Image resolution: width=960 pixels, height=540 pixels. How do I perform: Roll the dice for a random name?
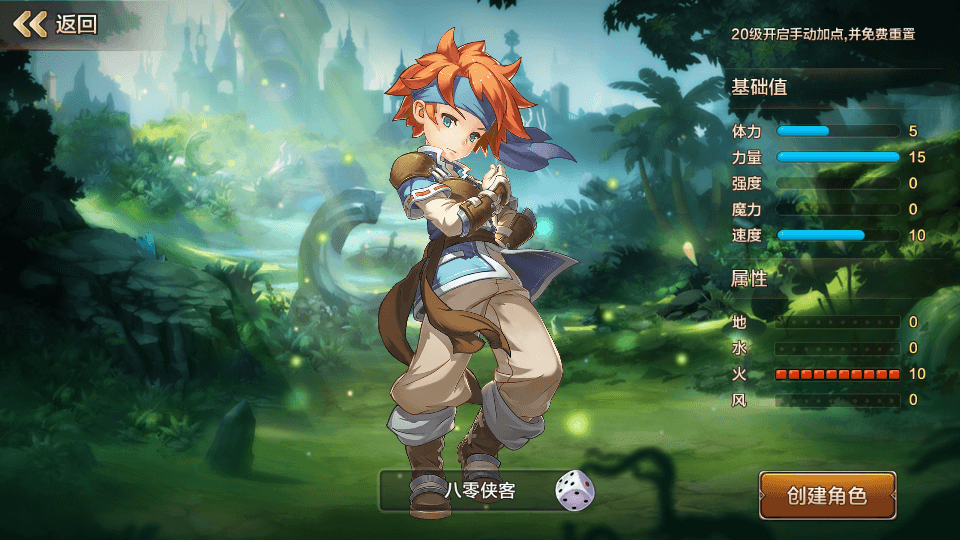pyautogui.click(x=574, y=491)
